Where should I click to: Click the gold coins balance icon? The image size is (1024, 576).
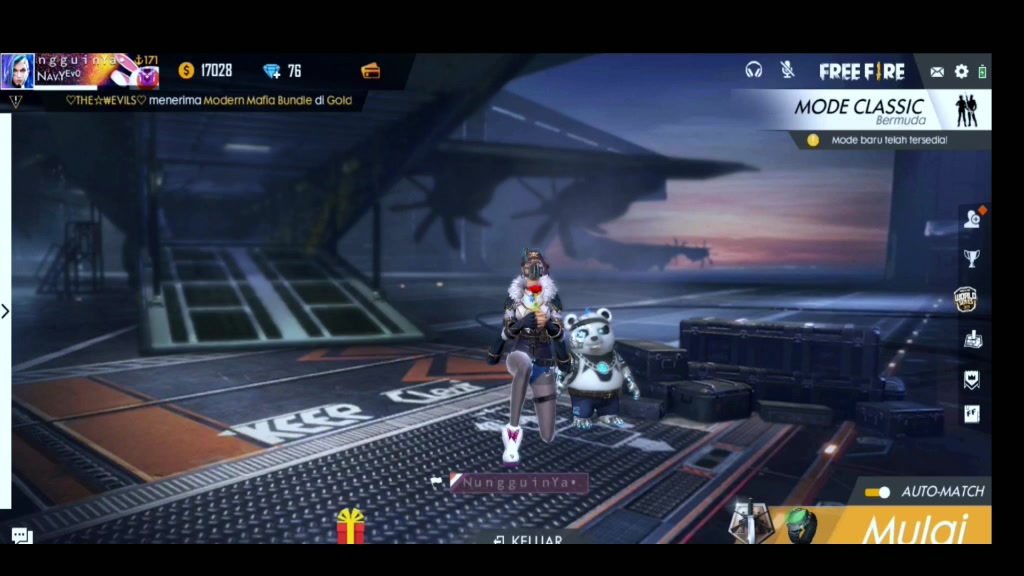pos(186,70)
